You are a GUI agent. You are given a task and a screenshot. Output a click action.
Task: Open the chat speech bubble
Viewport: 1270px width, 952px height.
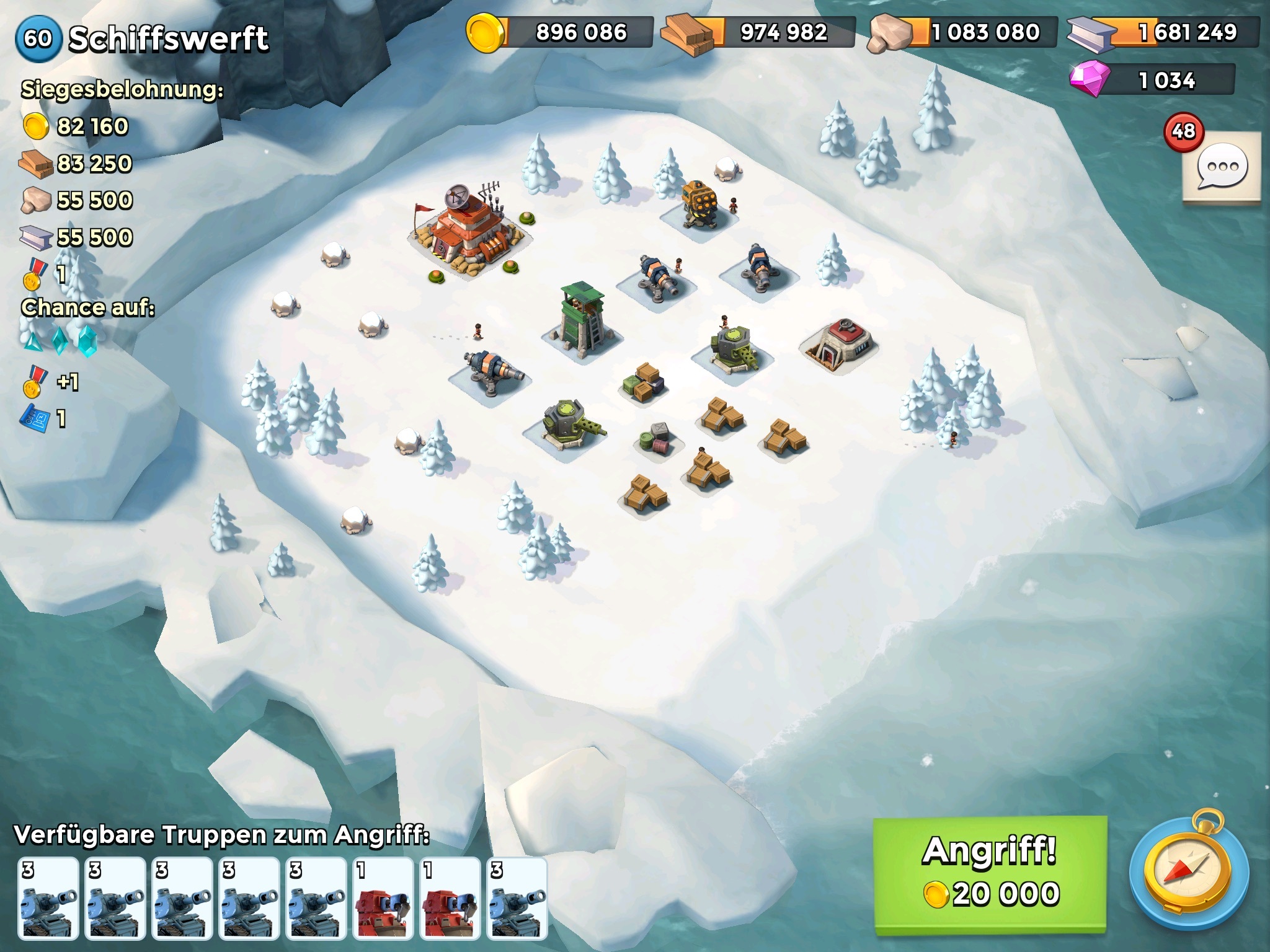tap(1222, 167)
